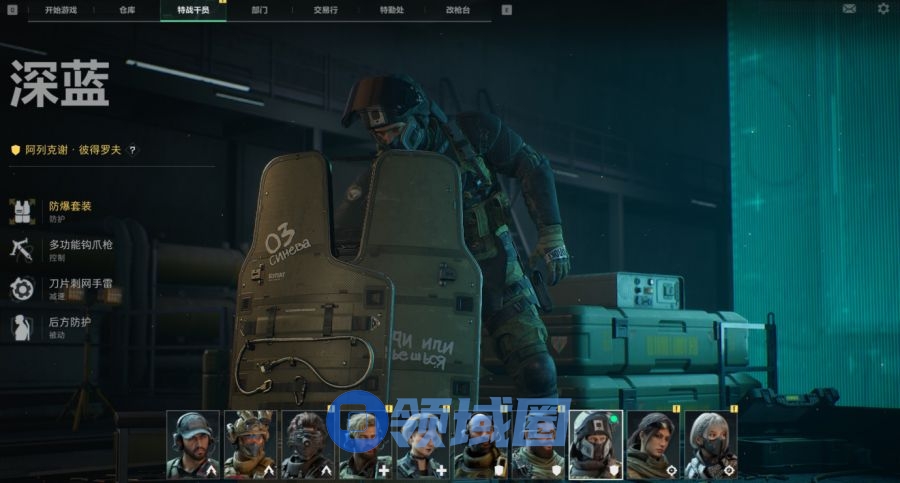Screen dimensions: 900x483
Task: Select the 特战干员 tab
Action: click(x=193, y=9)
